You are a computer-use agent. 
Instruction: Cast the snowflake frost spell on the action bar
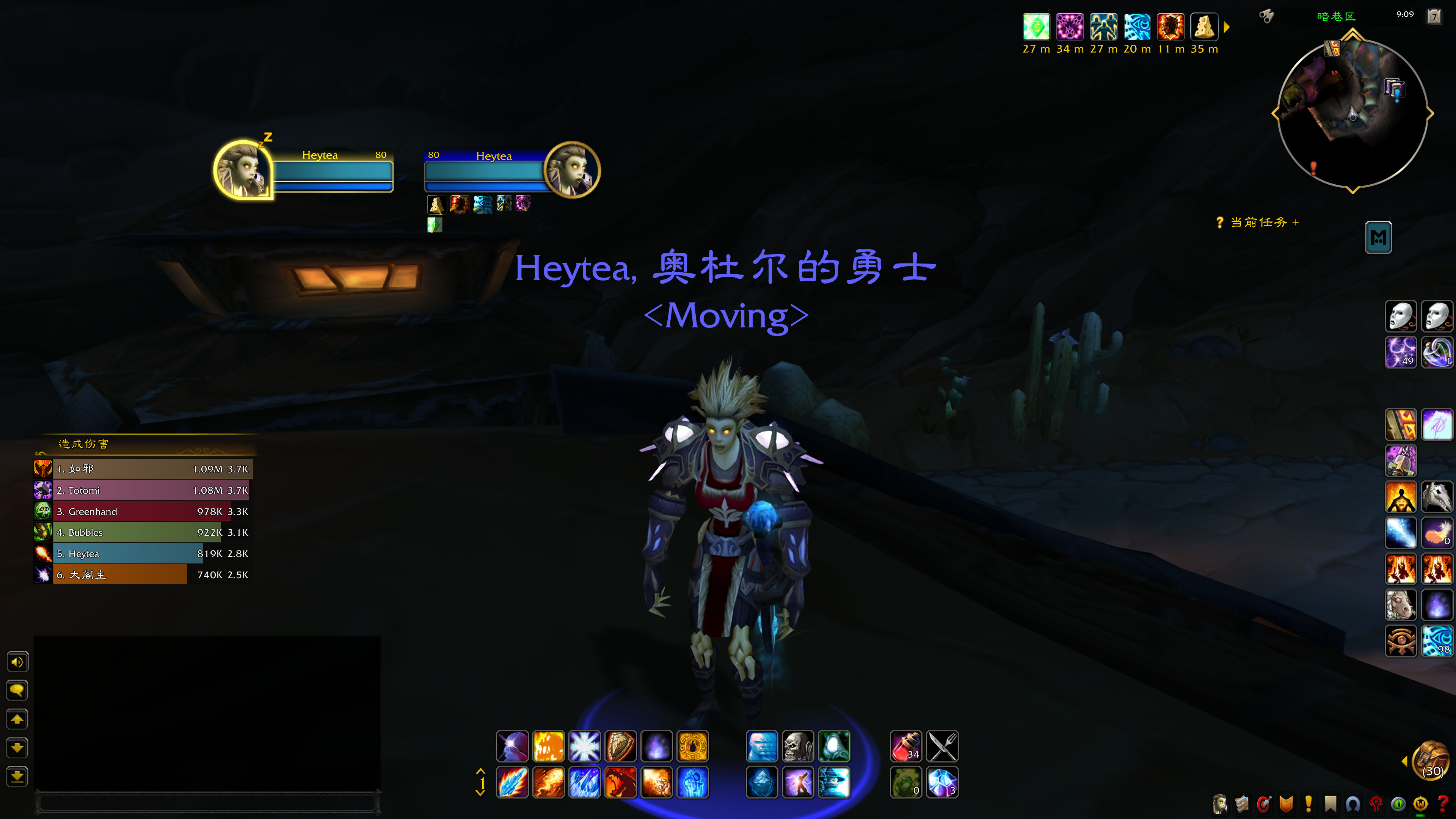[x=584, y=746]
